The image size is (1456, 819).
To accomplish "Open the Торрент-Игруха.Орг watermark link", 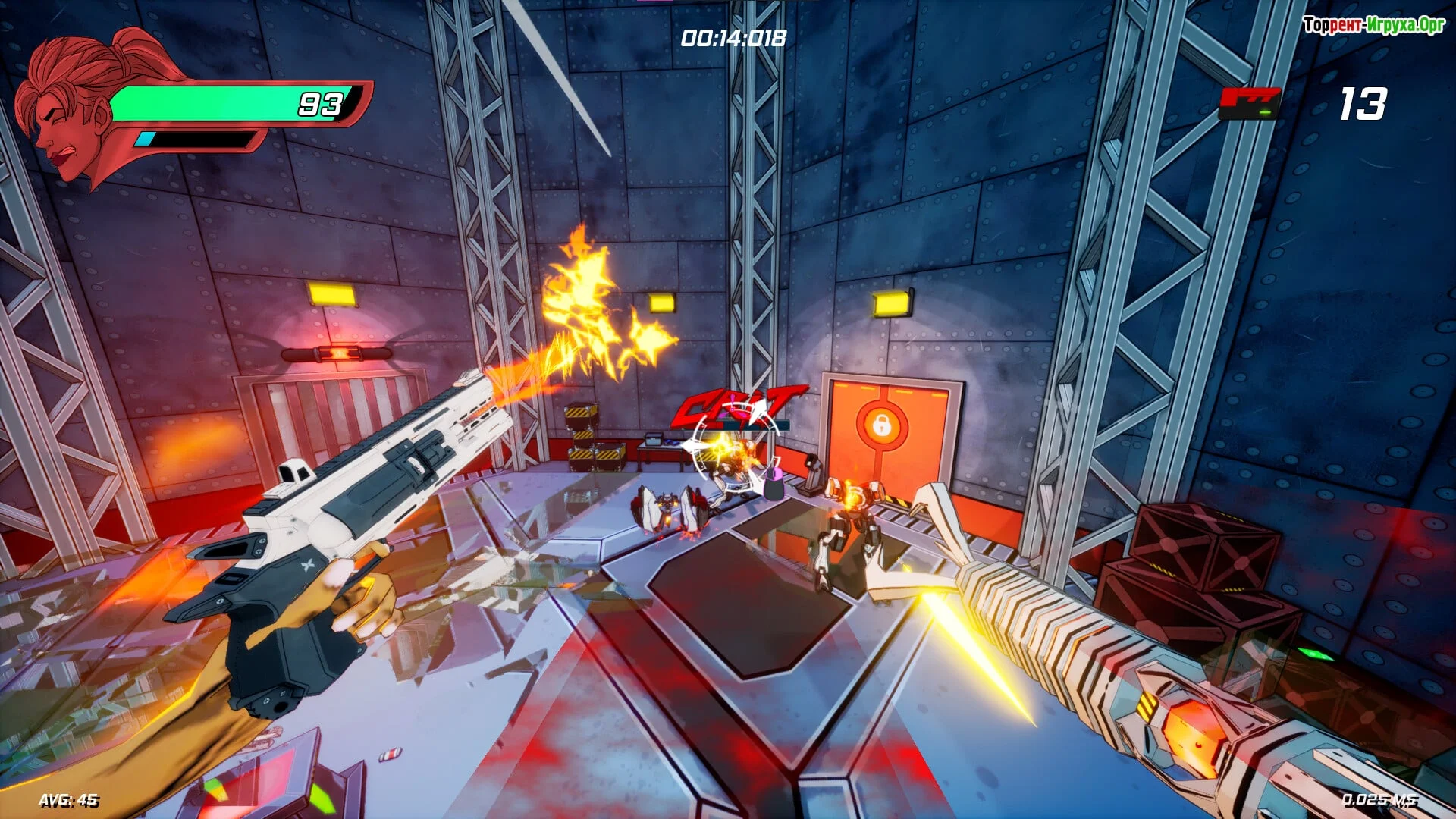I will click(1373, 26).
